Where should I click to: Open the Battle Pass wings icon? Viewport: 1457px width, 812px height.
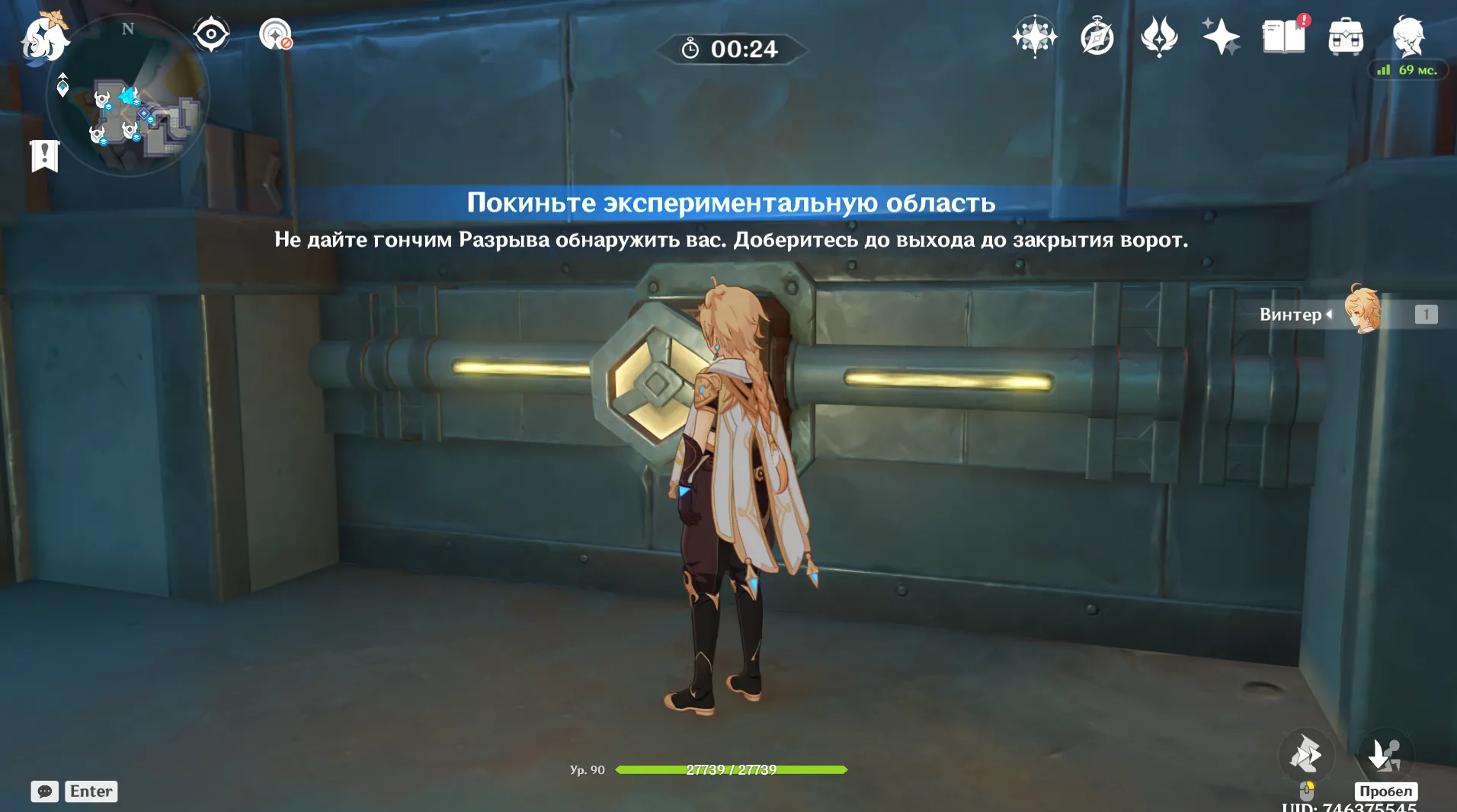[x=1159, y=35]
